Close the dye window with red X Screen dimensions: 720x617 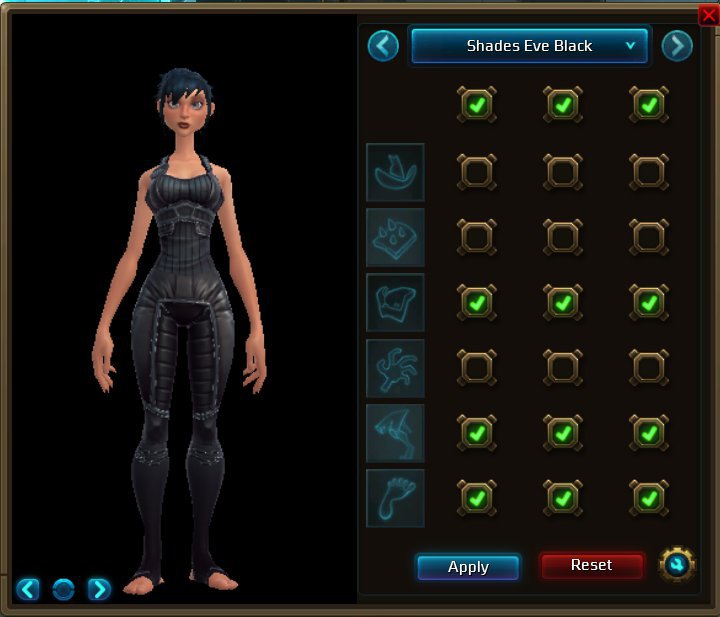[708, 14]
